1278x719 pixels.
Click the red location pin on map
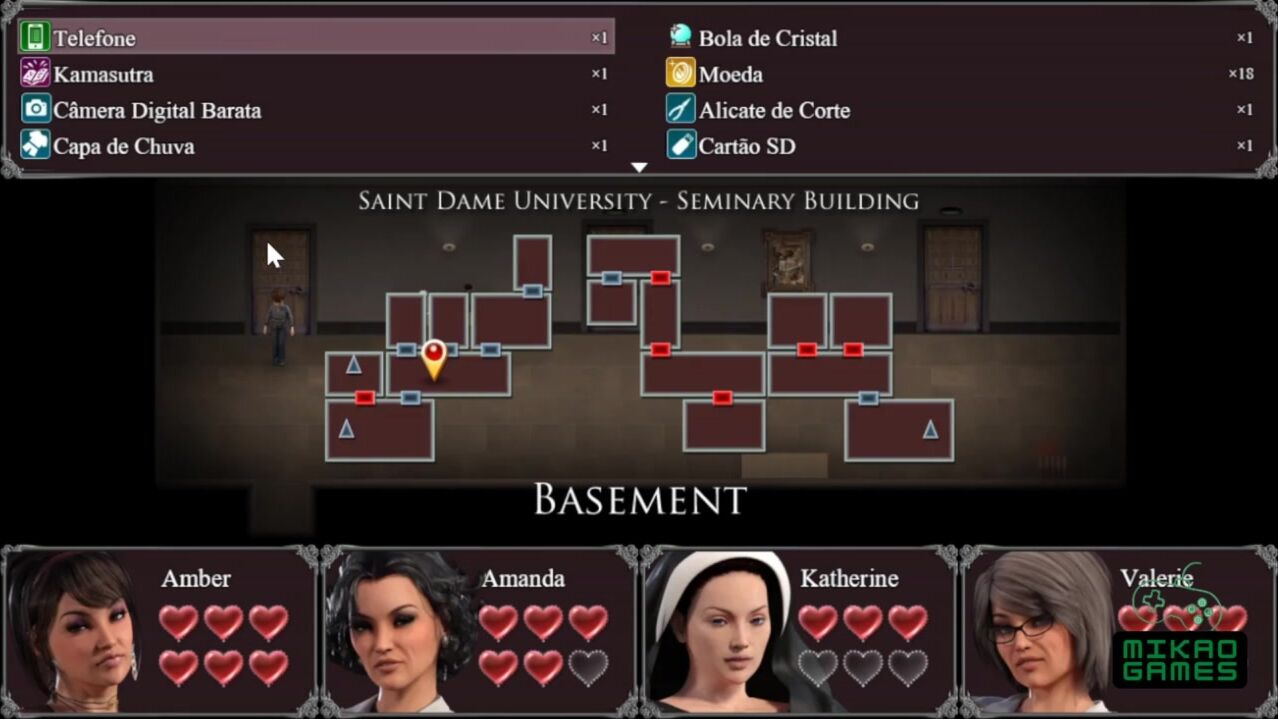pyautogui.click(x=433, y=357)
